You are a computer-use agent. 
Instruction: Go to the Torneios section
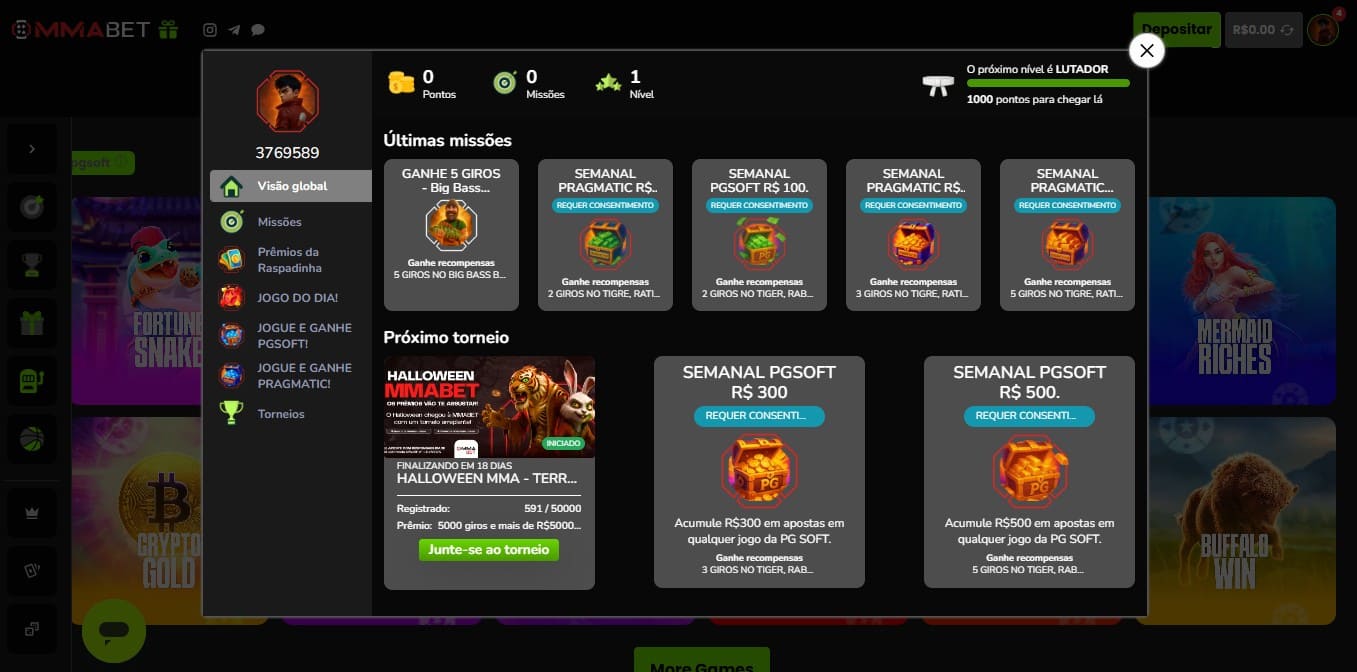[280, 414]
